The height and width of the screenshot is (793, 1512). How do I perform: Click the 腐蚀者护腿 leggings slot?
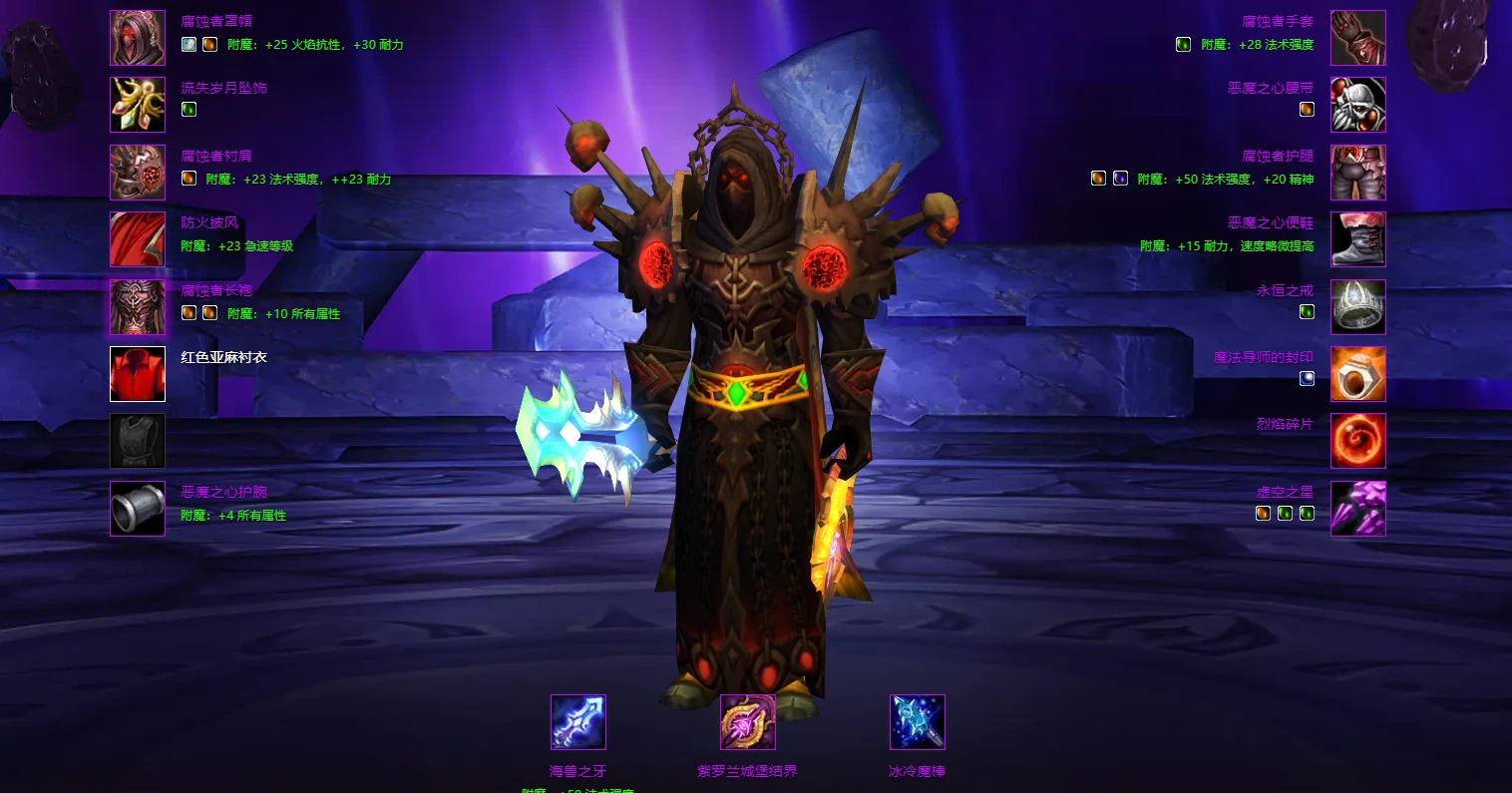click(x=1357, y=173)
